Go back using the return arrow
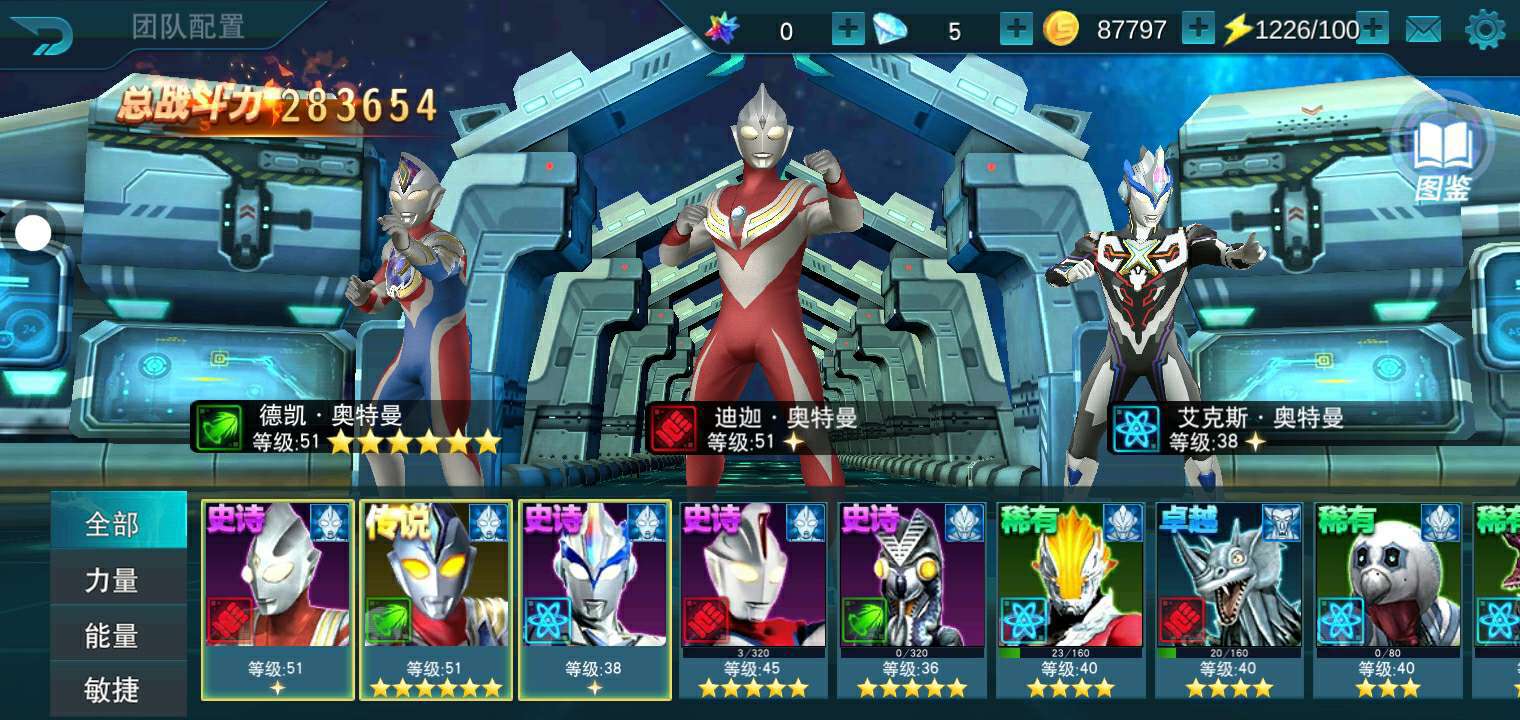This screenshot has height=720, width=1520. [46, 35]
